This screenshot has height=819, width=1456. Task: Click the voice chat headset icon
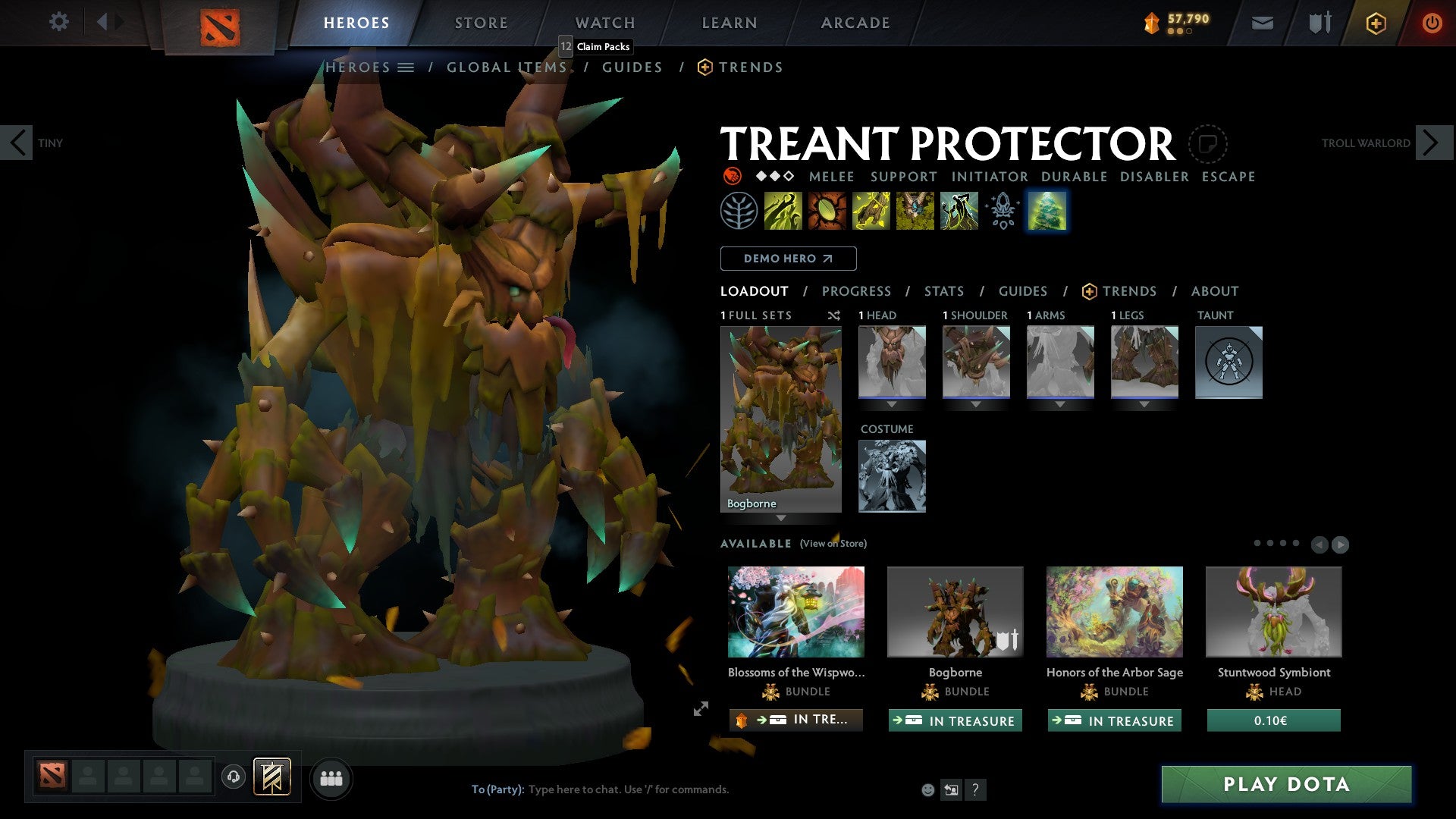pyautogui.click(x=233, y=777)
